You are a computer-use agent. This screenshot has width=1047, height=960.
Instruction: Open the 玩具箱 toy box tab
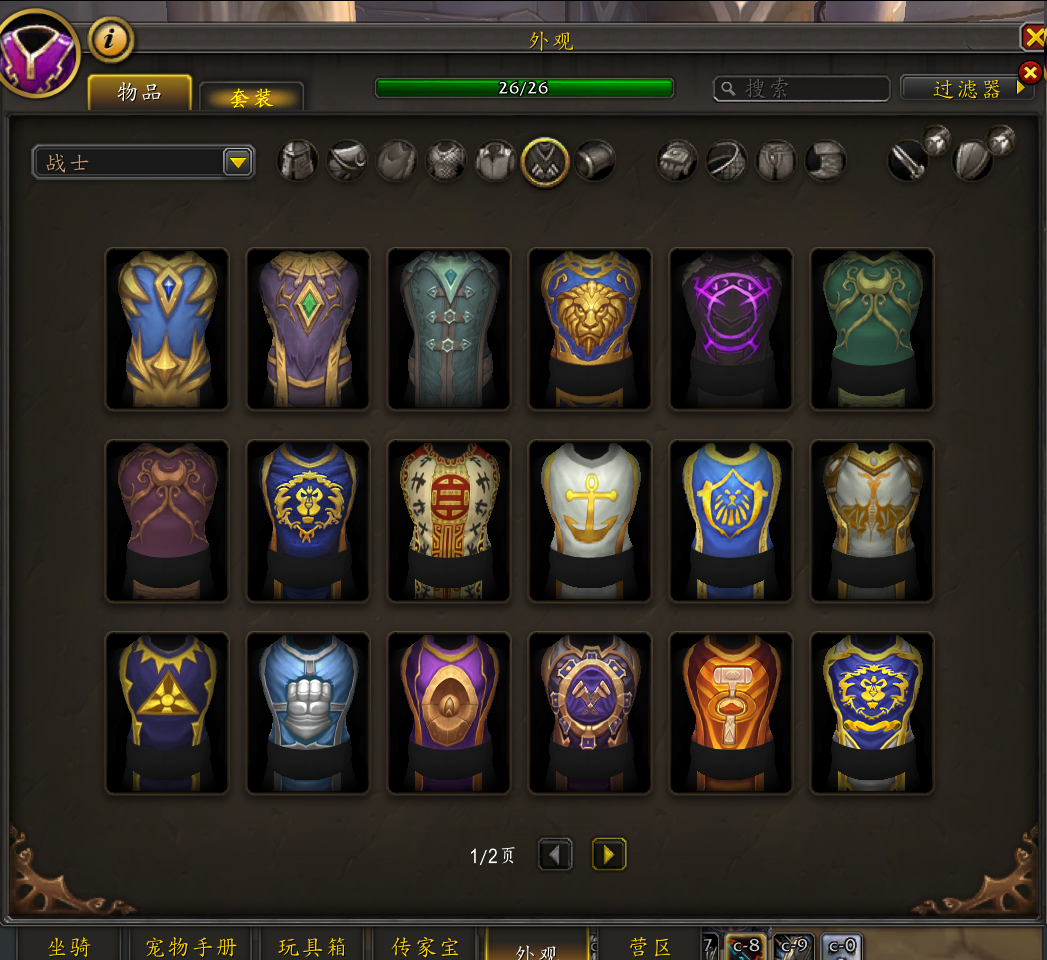point(312,946)
